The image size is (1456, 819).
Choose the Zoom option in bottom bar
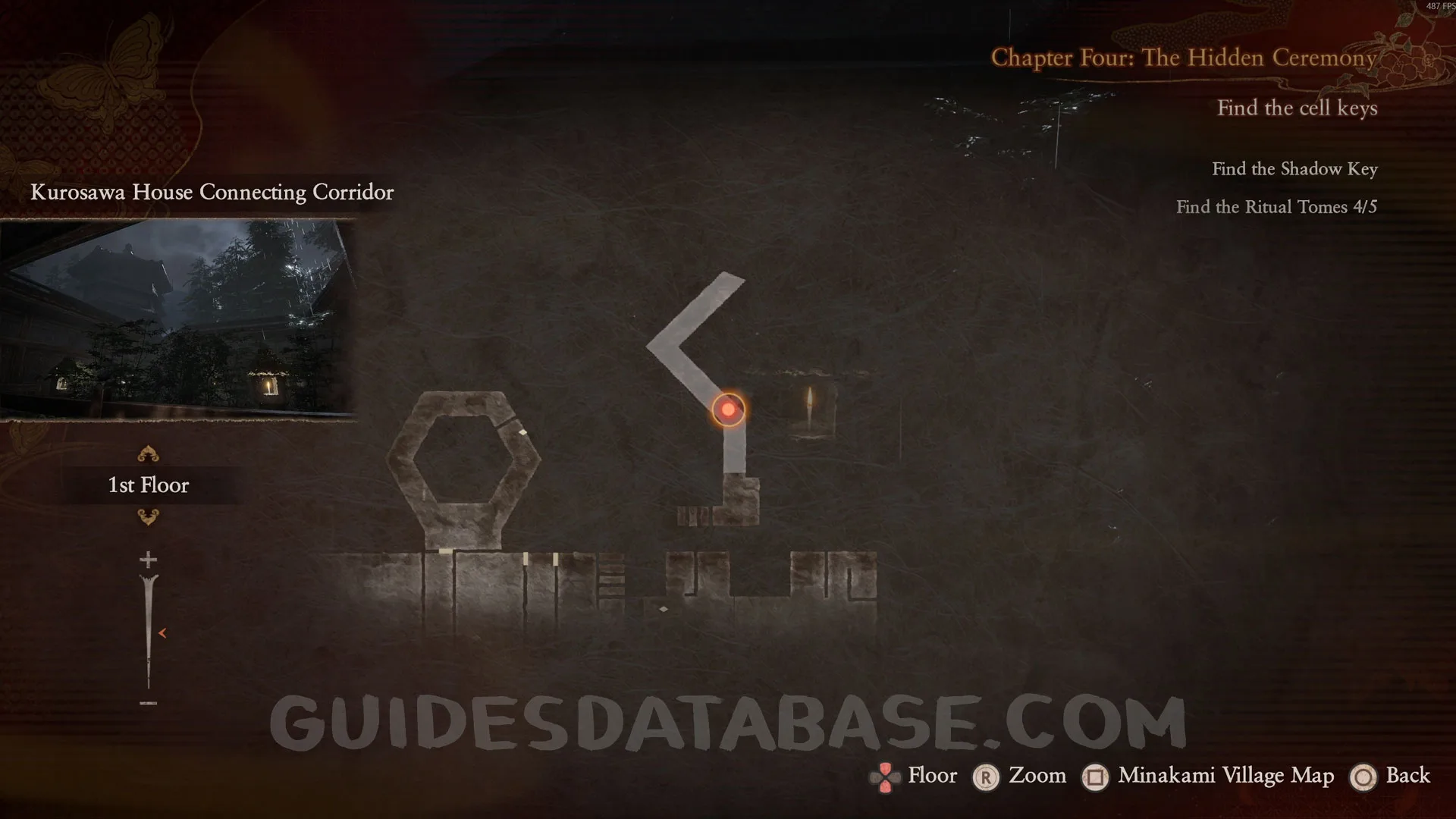click(x=1020, y=776)
